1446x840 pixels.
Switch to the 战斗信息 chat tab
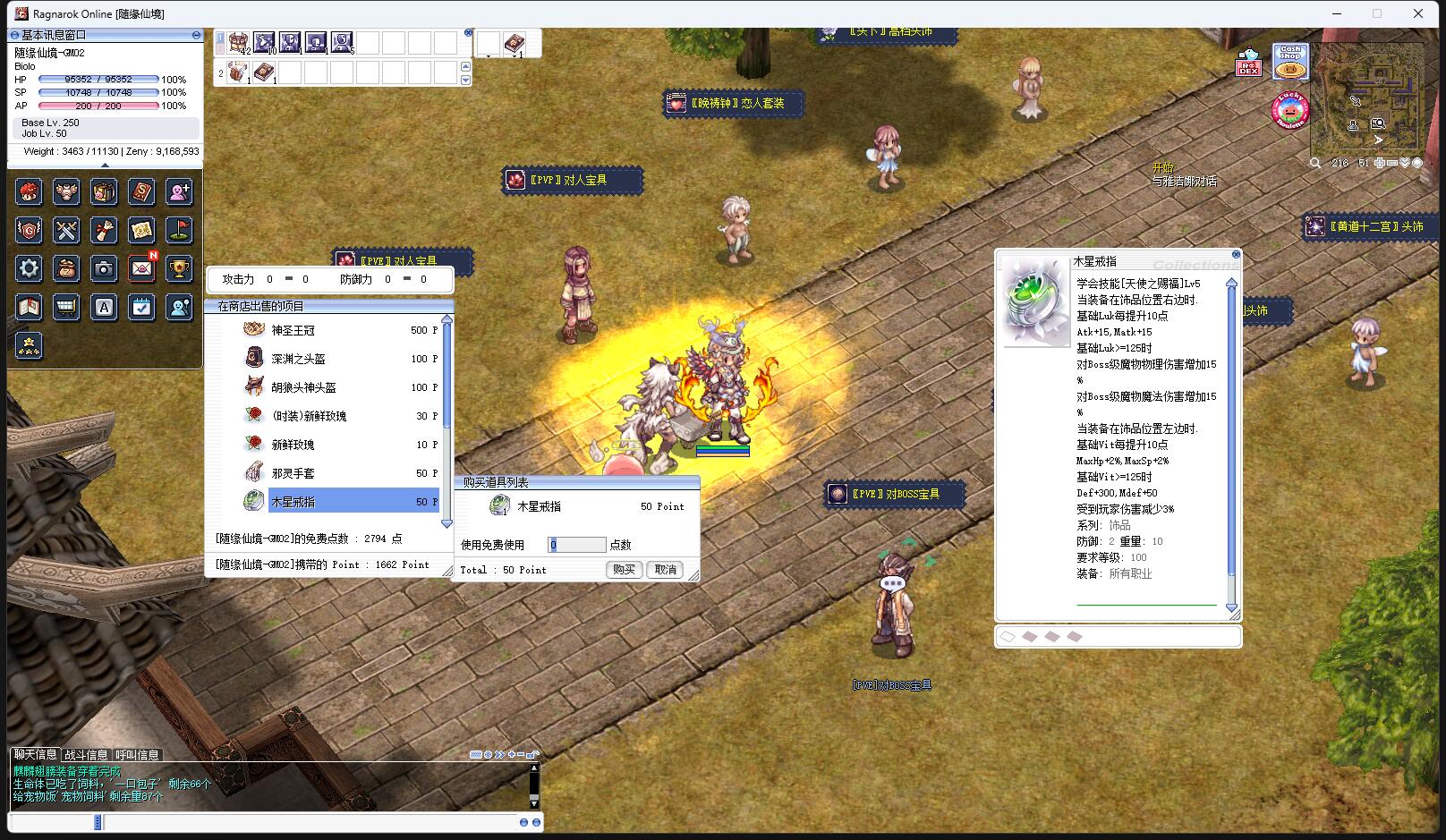click(x=86, y=755)
